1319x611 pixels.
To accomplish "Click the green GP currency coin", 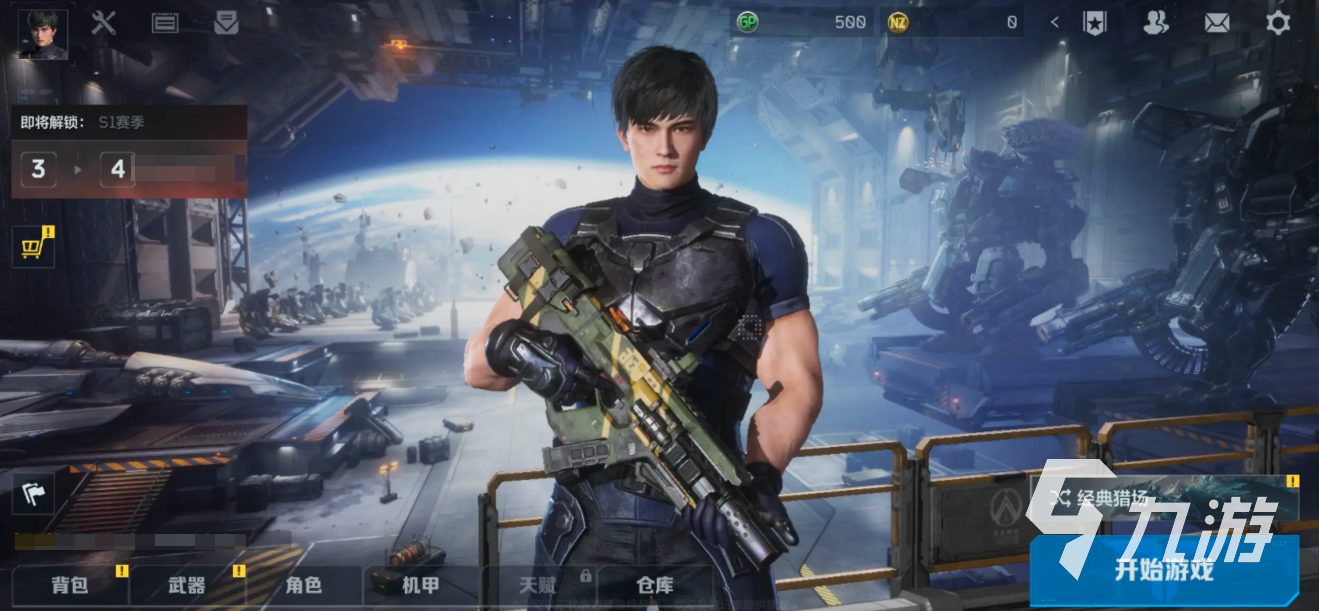I will coord(747,22).
